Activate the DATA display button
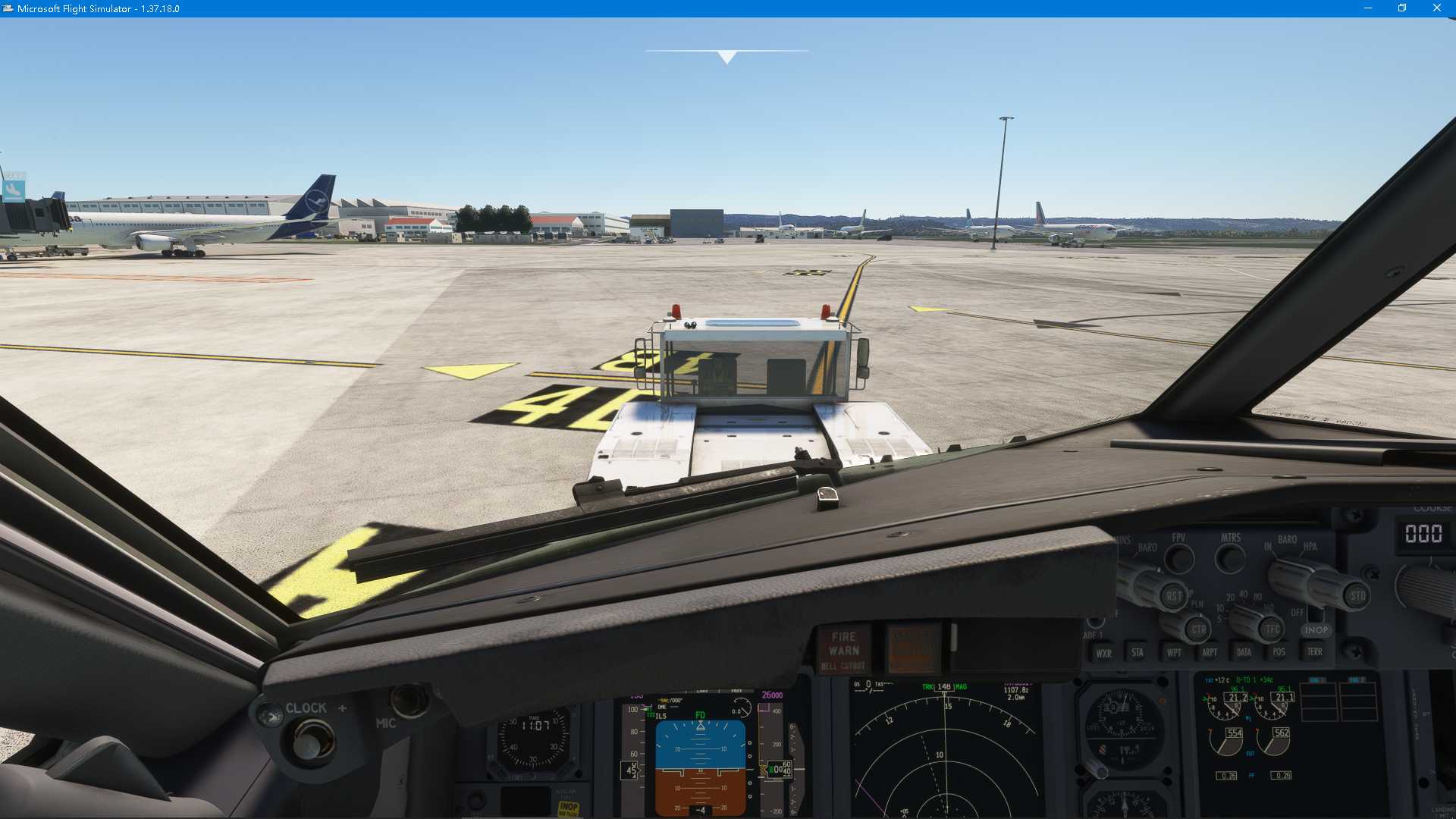Image resolution: width=1456 pixels, height=819 pixels. [1244, 651]
